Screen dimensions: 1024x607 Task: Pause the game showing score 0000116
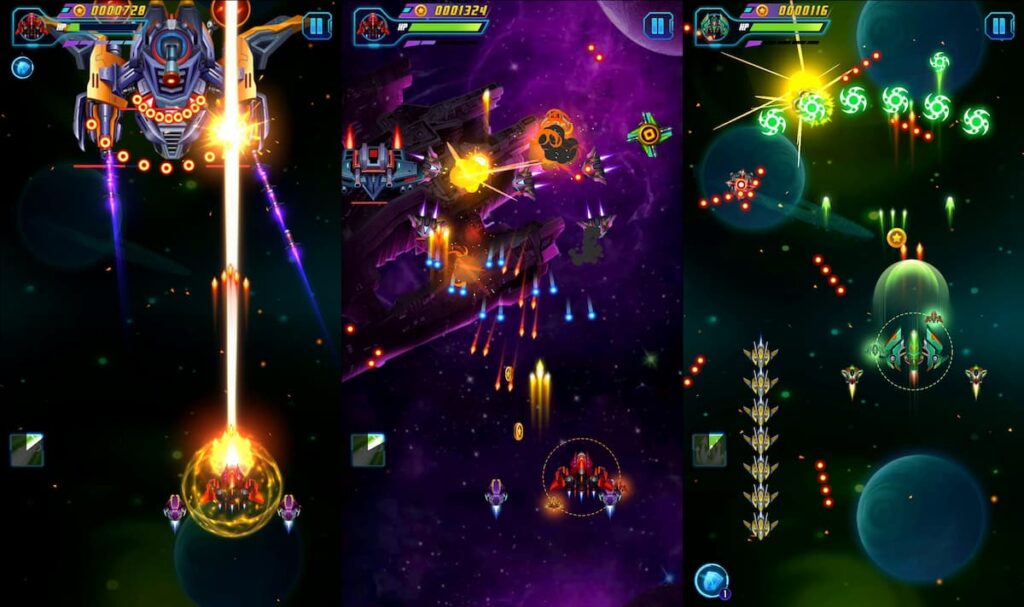(x=999, y=26)
